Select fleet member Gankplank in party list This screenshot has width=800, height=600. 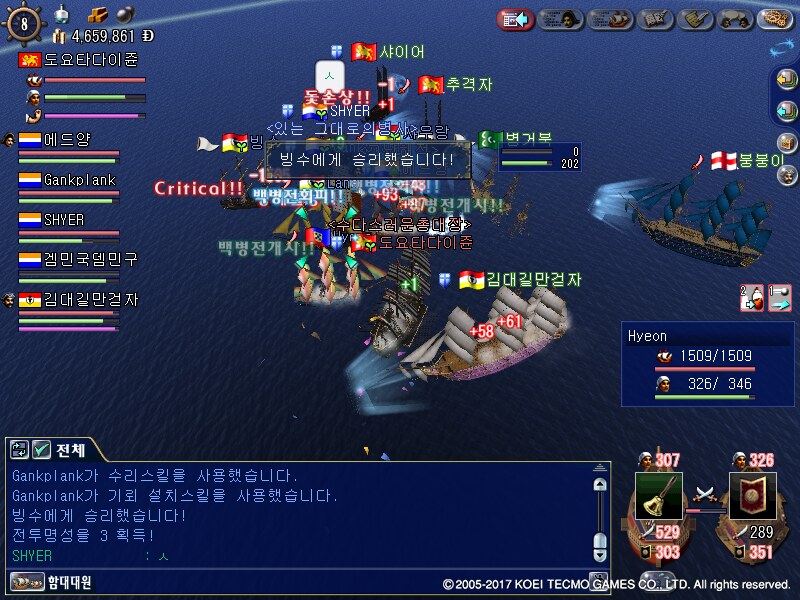tap(78, 180)
